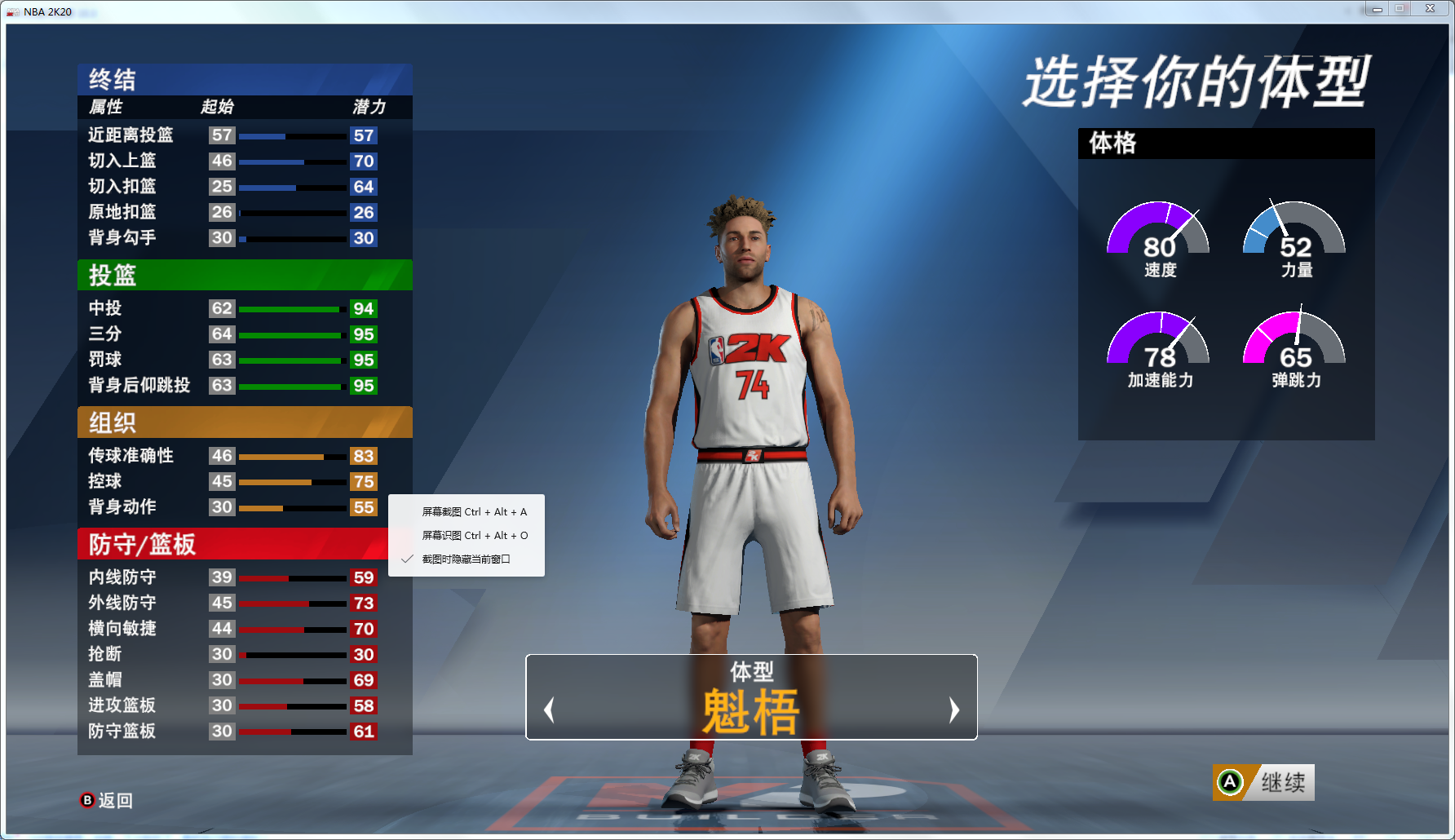Image resolution: width=1455 pixels, height=840 pixels.
Task: Click the 三分 attribute progress bar
Action: coord(291,334)
